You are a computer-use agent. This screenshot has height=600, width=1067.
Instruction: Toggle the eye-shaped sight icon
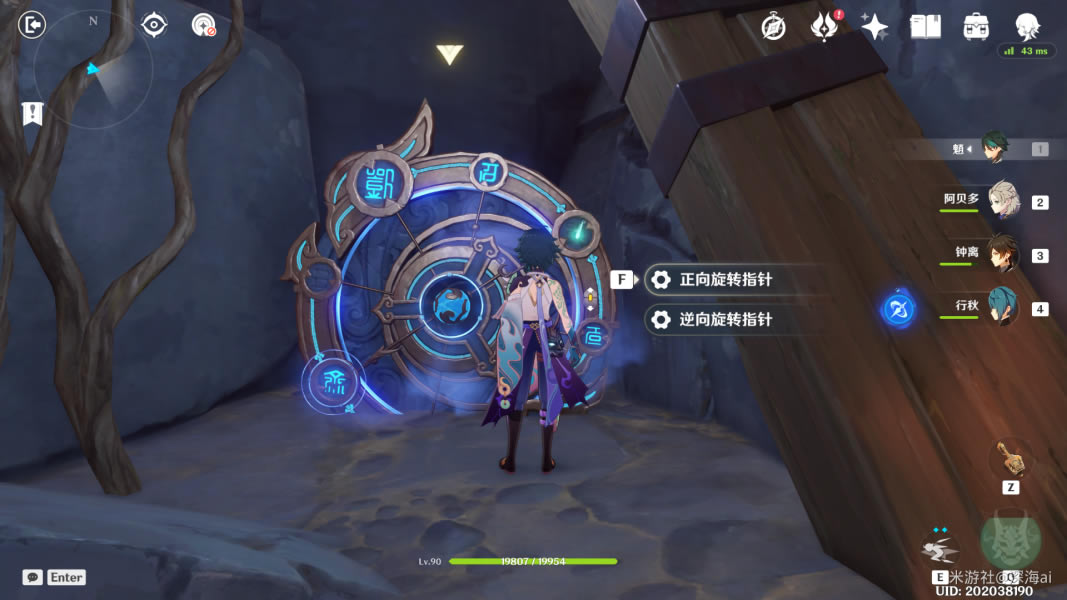(153, 24)
